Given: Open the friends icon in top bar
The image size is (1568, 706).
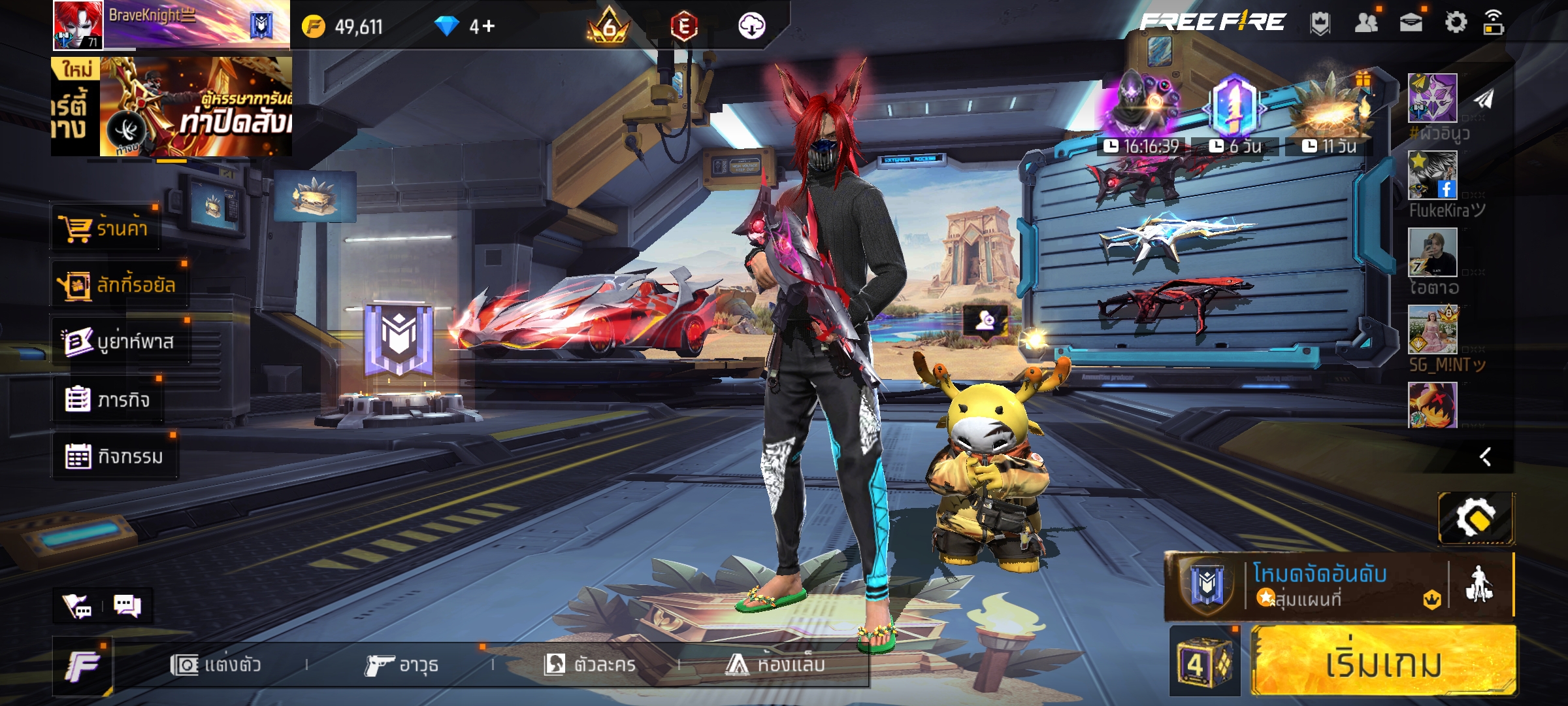Looking at the screenshot, I should pyautogui.click(x=1366, y=24).
